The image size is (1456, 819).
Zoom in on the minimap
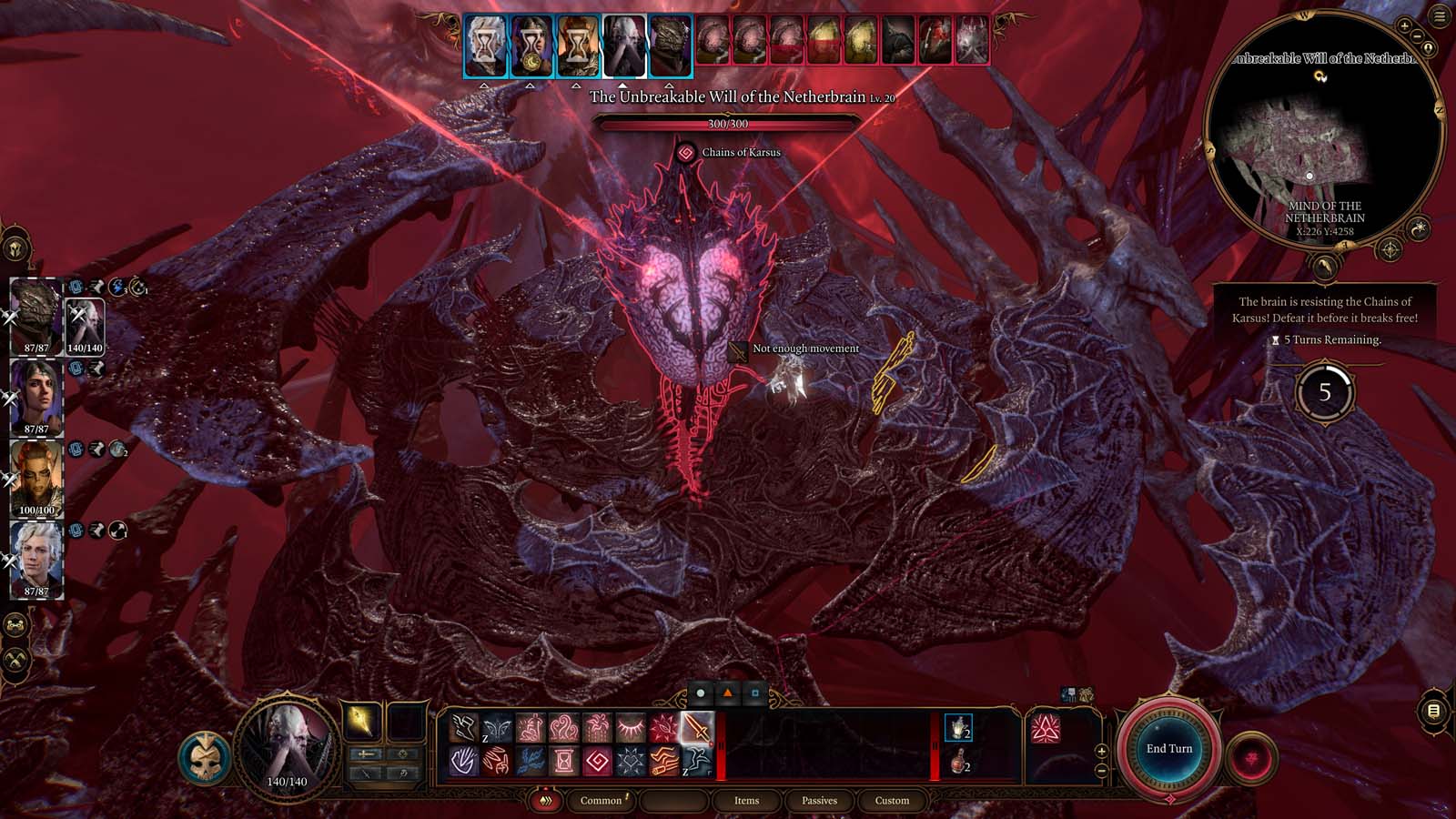(x=1405, y=27)
